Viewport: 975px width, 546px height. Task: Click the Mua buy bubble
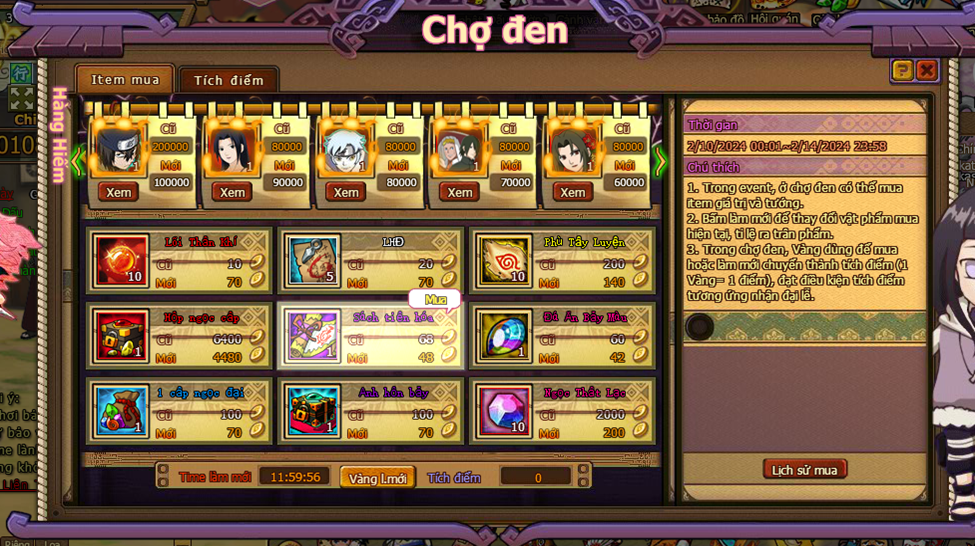435,300
